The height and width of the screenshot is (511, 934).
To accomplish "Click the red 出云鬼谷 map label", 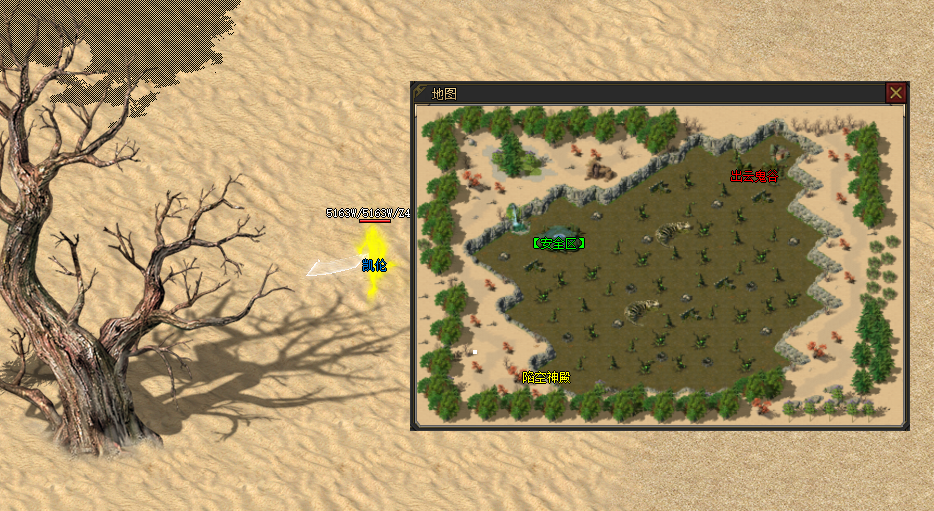I will pyautogui.click(x=754, y=176).
